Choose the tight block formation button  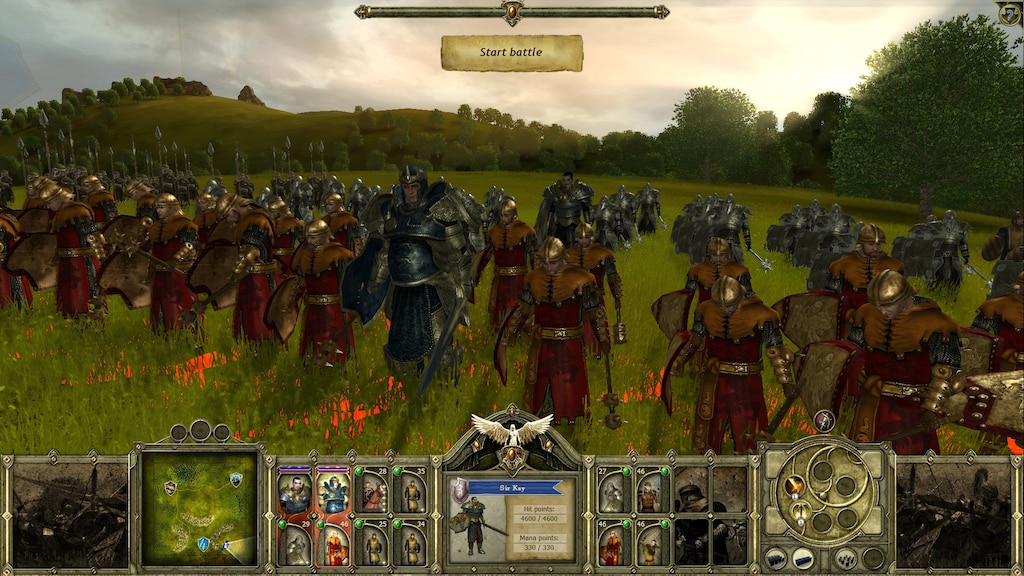(x=775, y=559)
